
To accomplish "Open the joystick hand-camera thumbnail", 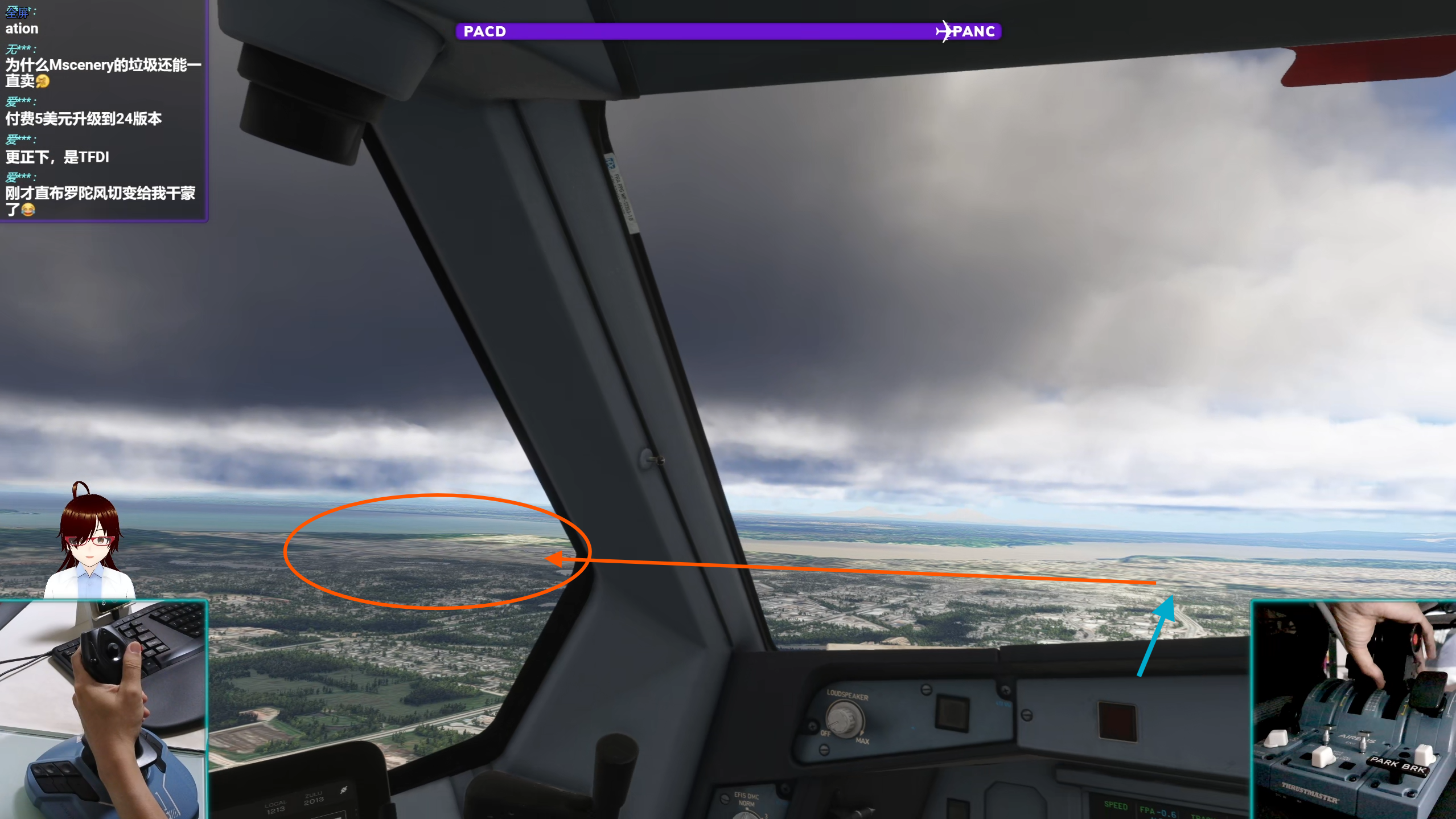I will click(103, 710).
